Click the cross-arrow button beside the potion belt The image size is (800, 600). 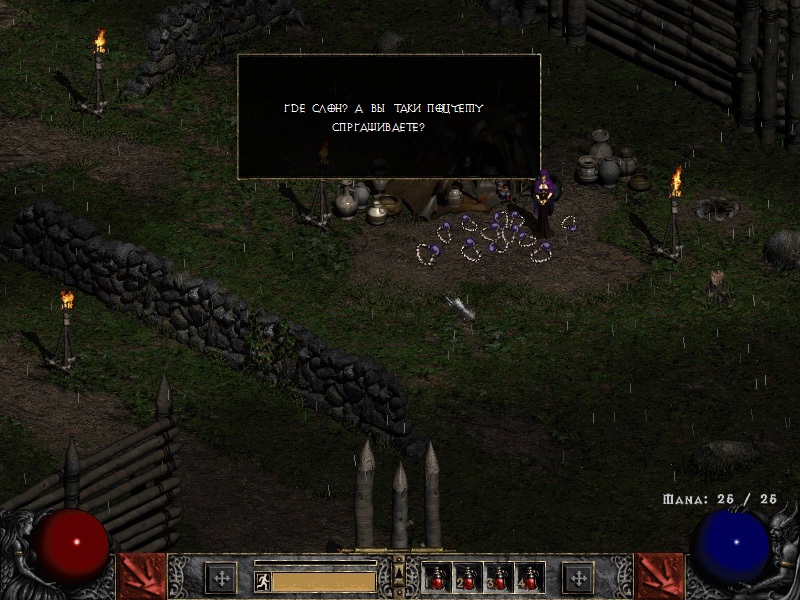coord(577,577)
